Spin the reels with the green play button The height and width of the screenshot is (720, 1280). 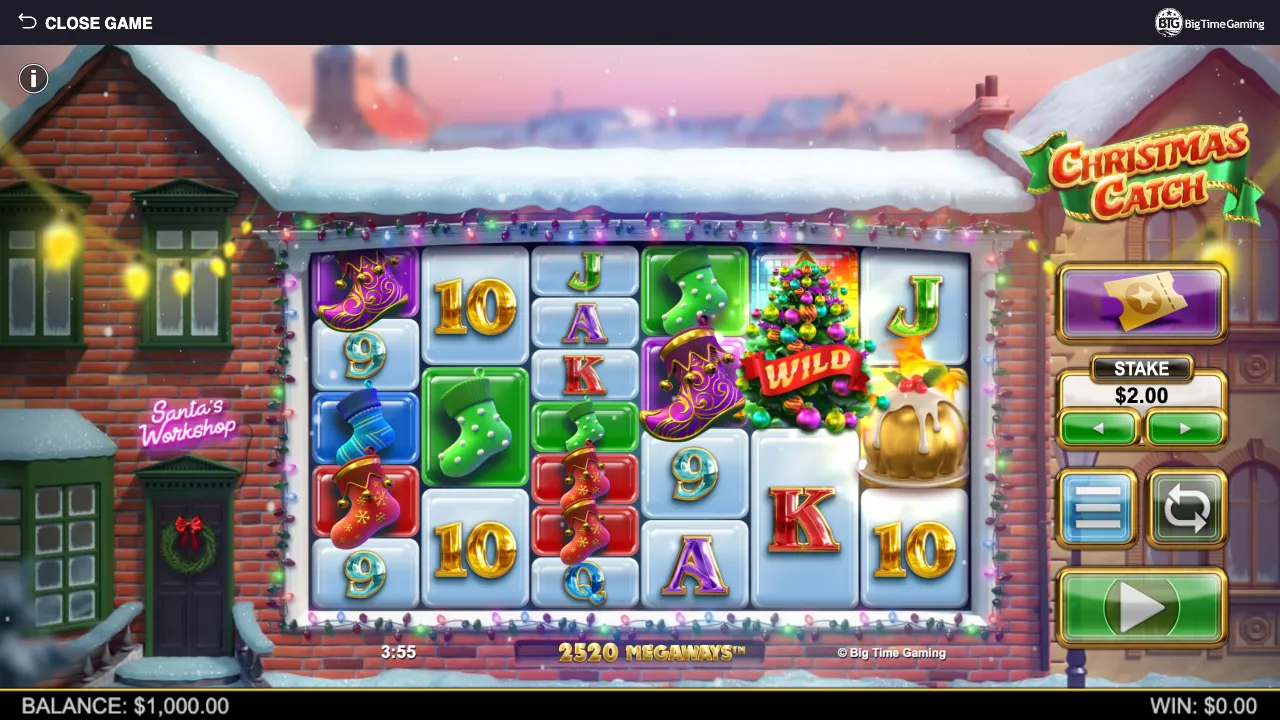(x=1141, y=606)
